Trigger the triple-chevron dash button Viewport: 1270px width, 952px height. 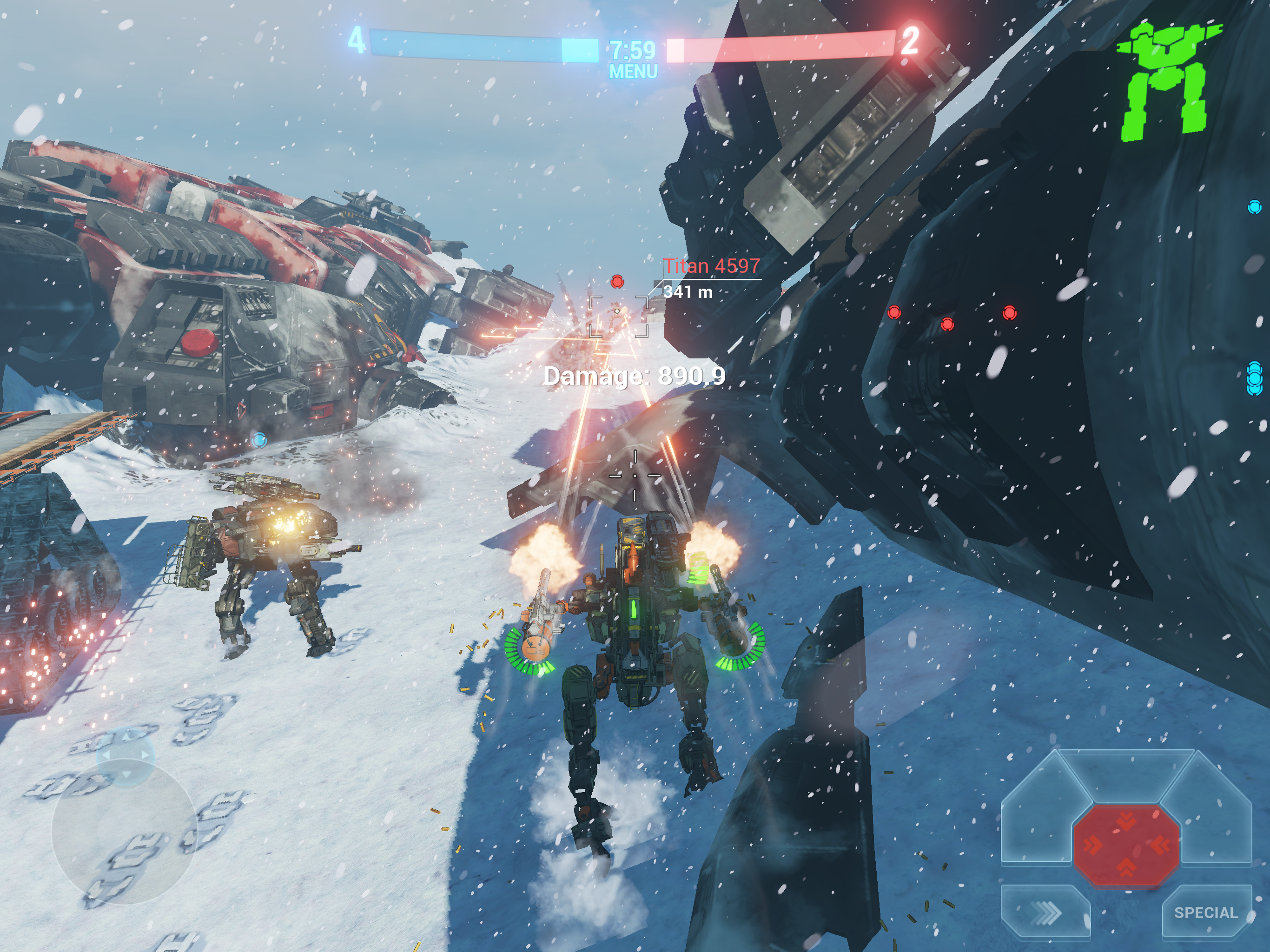coord(1045,912)
